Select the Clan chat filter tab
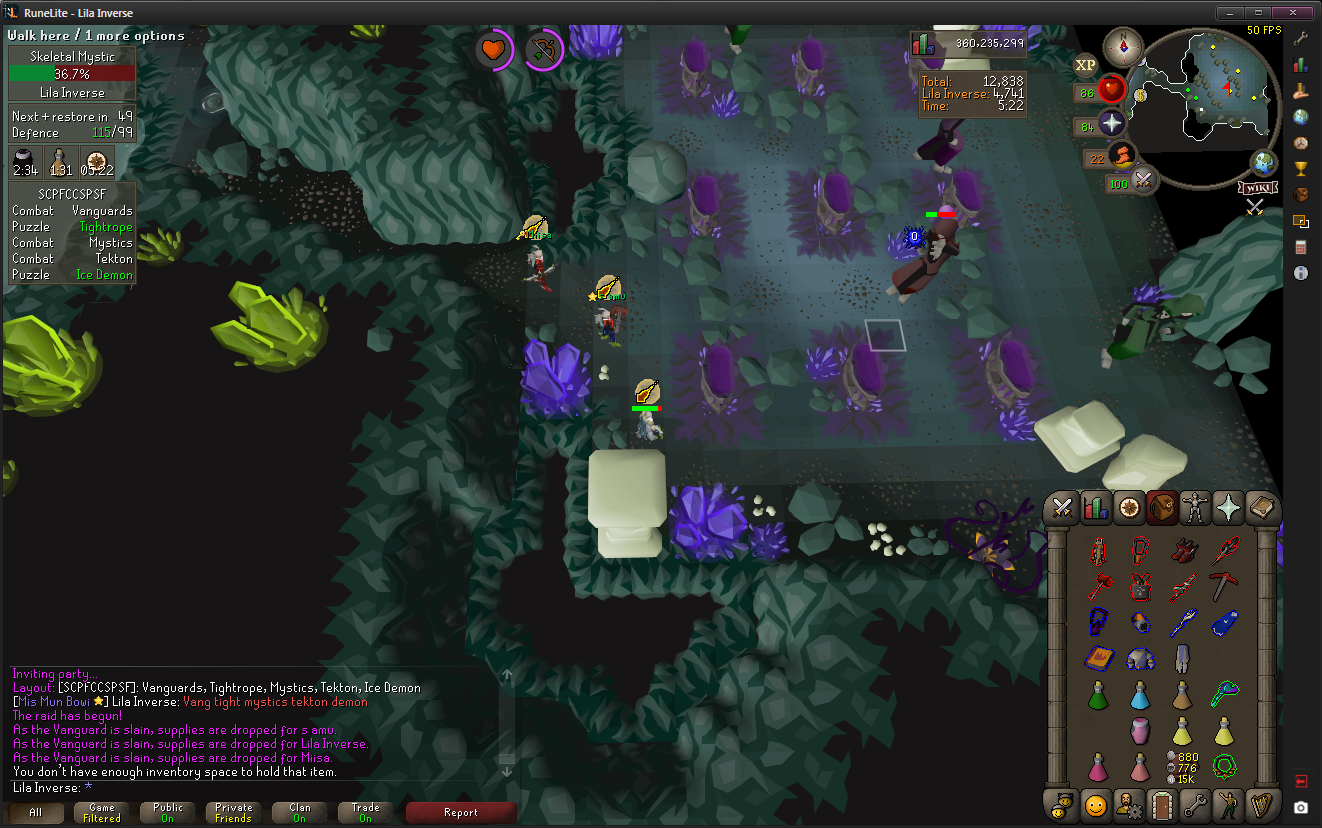 tap(300, 812)
